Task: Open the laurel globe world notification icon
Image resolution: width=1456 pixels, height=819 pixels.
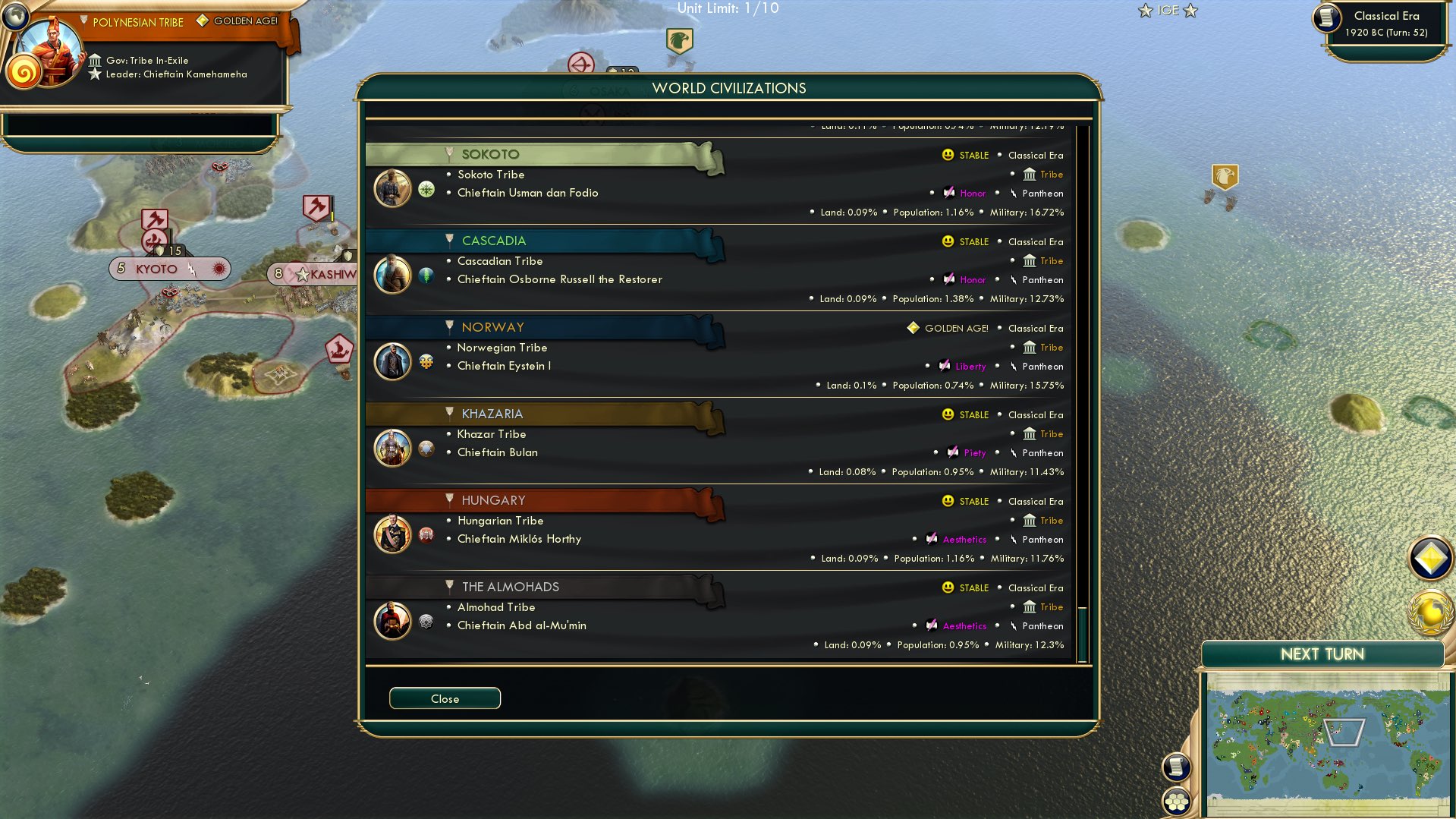Action: (1429, 612)
